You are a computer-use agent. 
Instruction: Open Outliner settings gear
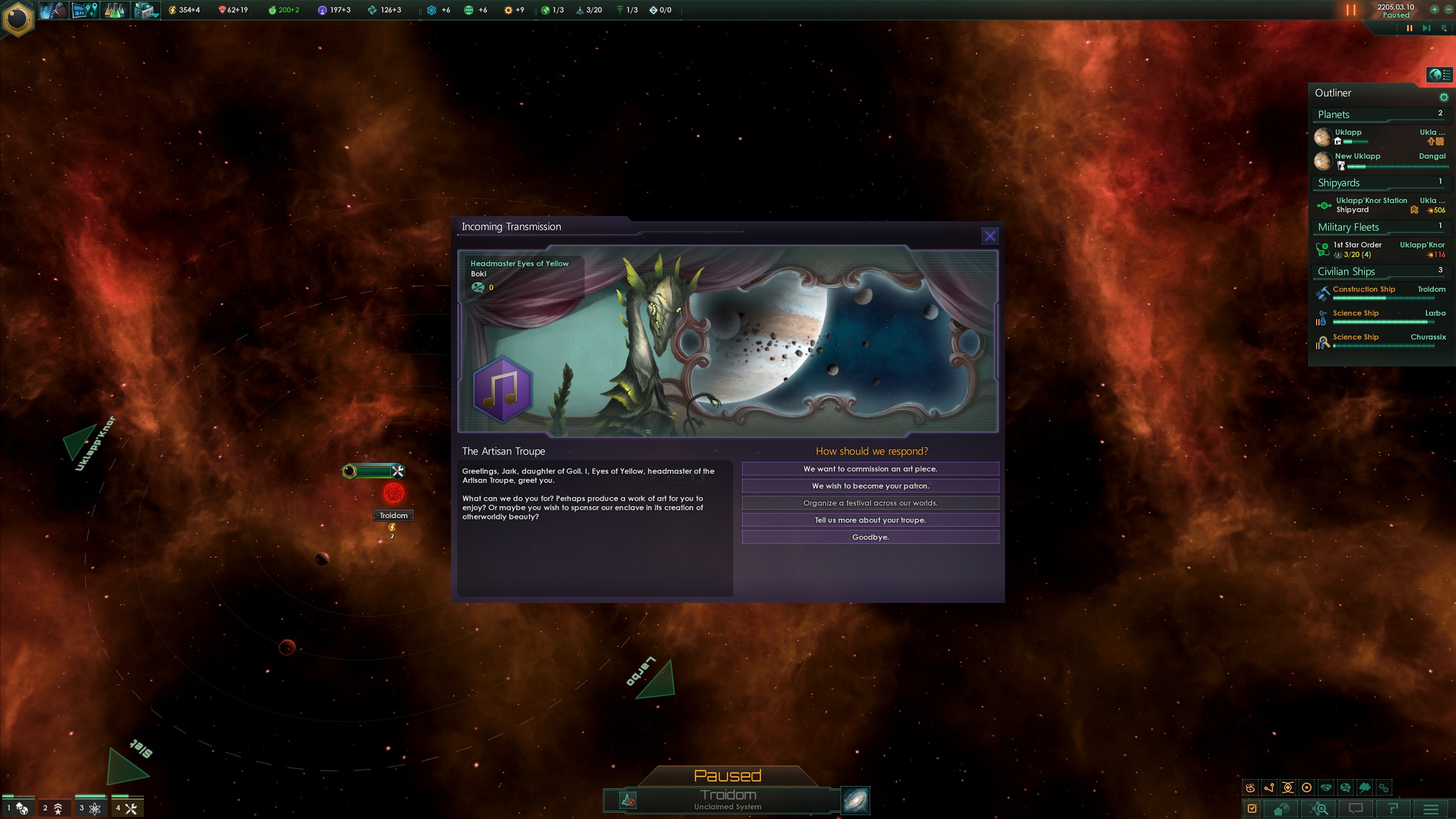click(1443, 97)
